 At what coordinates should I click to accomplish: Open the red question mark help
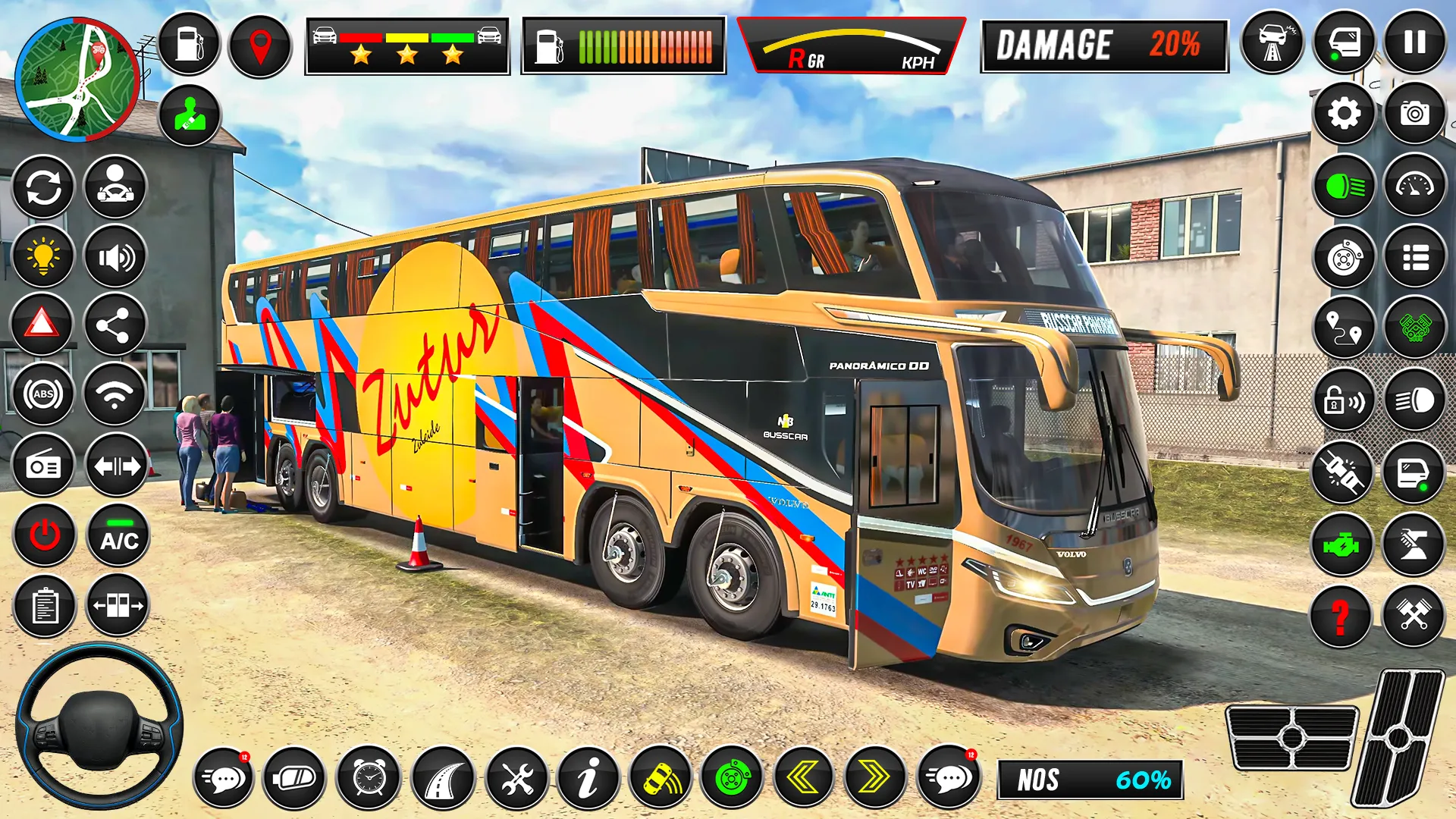[1341, 616]
